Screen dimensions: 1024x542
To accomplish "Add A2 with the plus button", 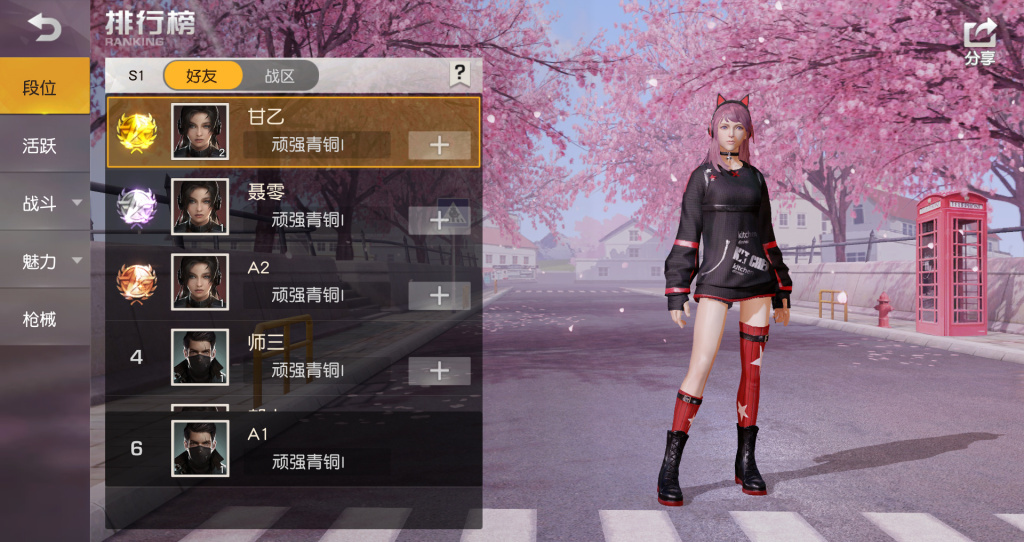I will tap(439, 295).
